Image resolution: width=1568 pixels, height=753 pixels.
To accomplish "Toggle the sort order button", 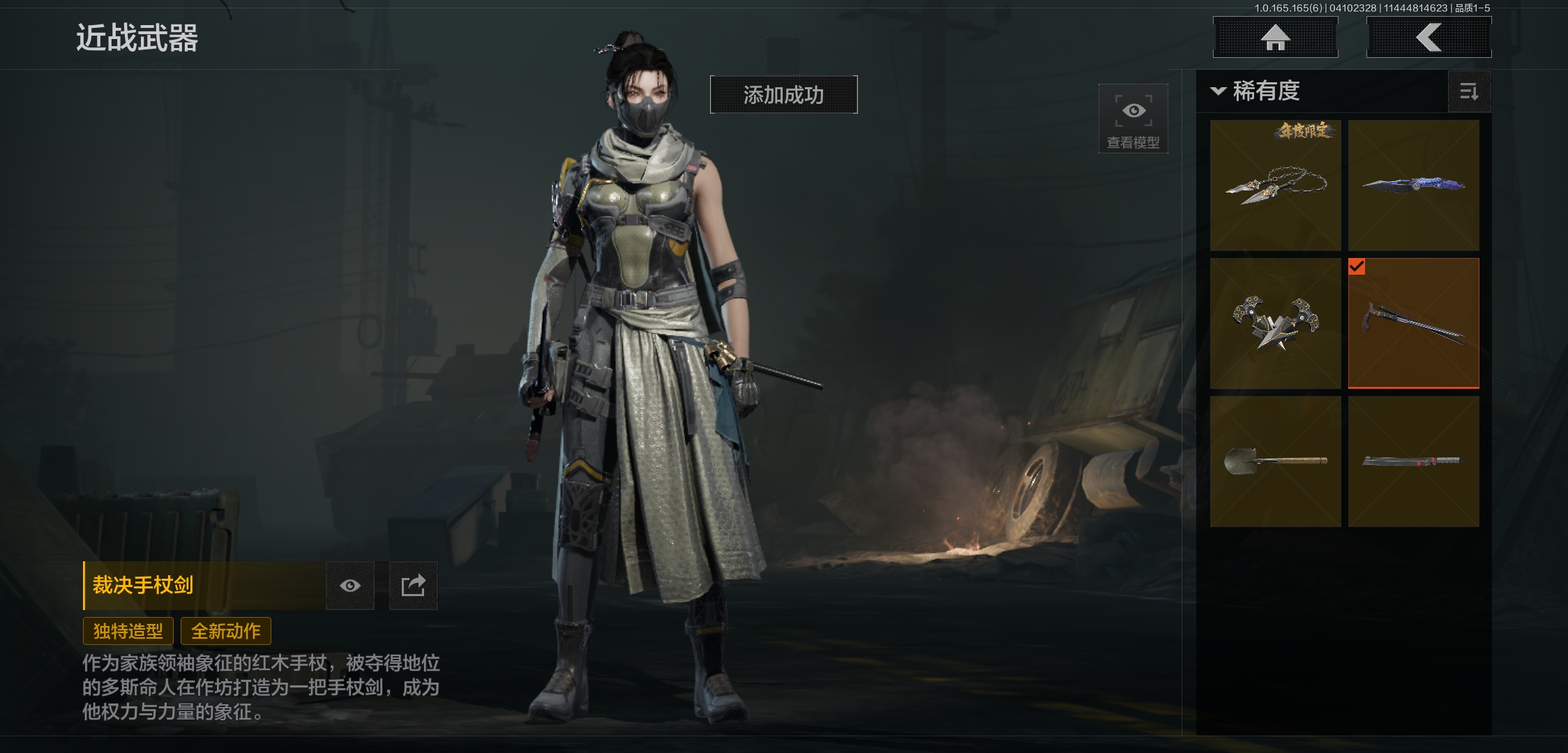I will (x=1468, y=91).
